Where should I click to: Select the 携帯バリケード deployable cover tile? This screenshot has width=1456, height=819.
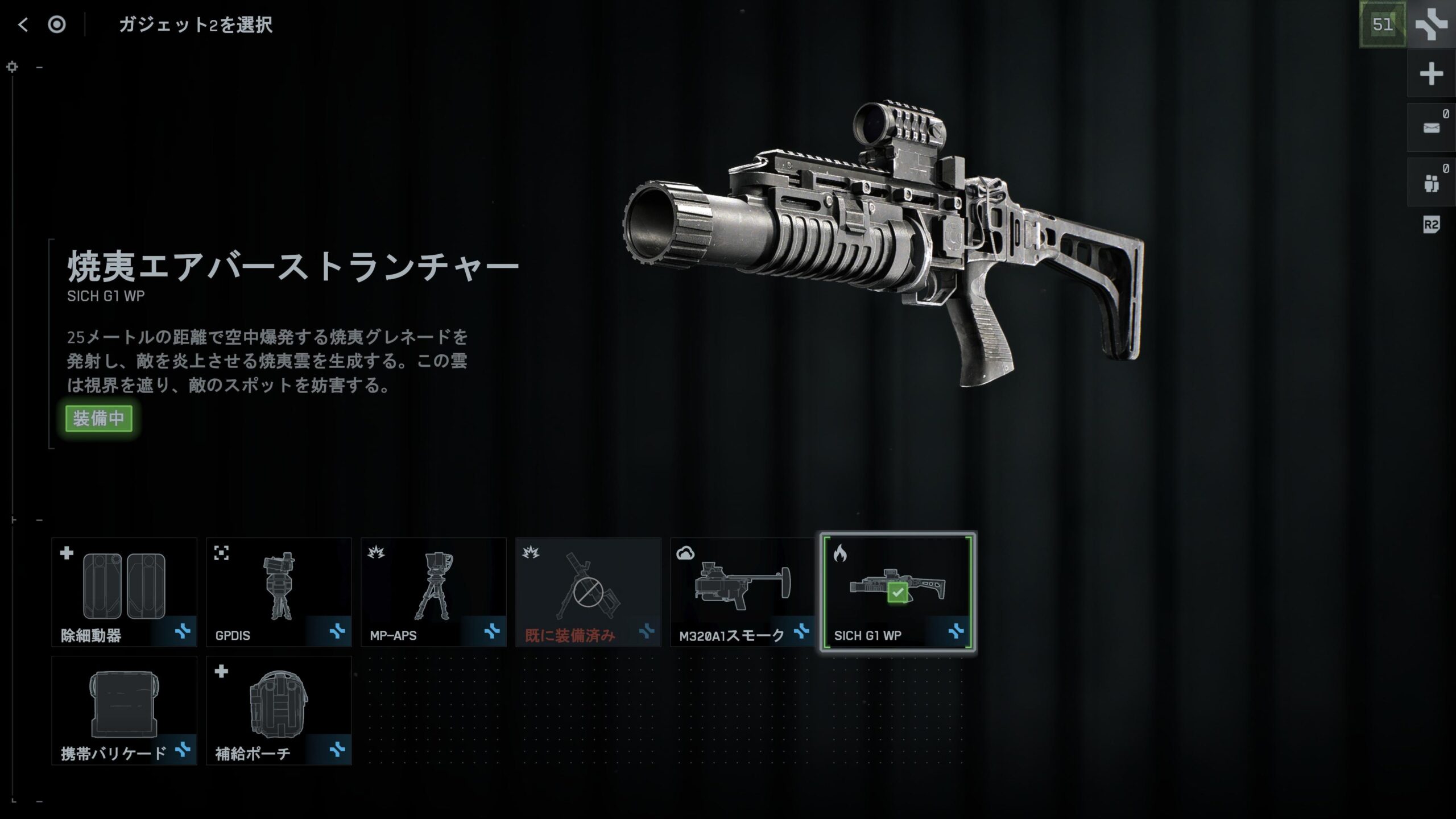click(x=124, y=710)
